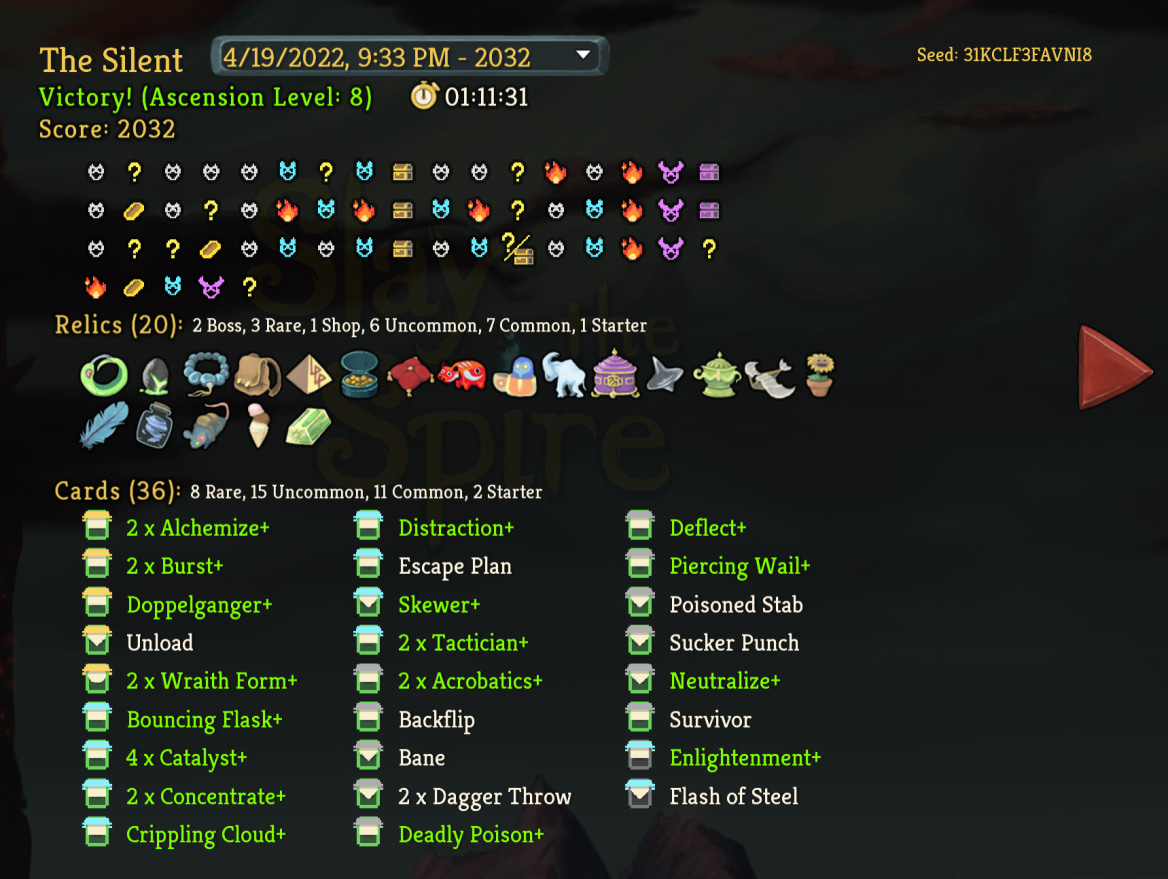Inspect the white elephant statue relic

click(x=564, y=376)
